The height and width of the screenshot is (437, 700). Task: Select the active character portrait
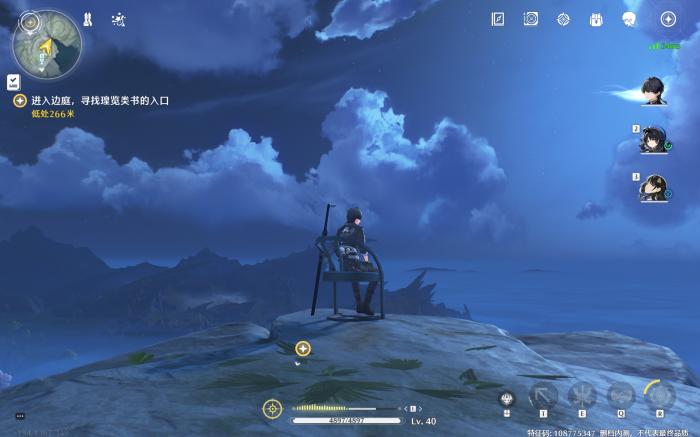tap(657, 91)
